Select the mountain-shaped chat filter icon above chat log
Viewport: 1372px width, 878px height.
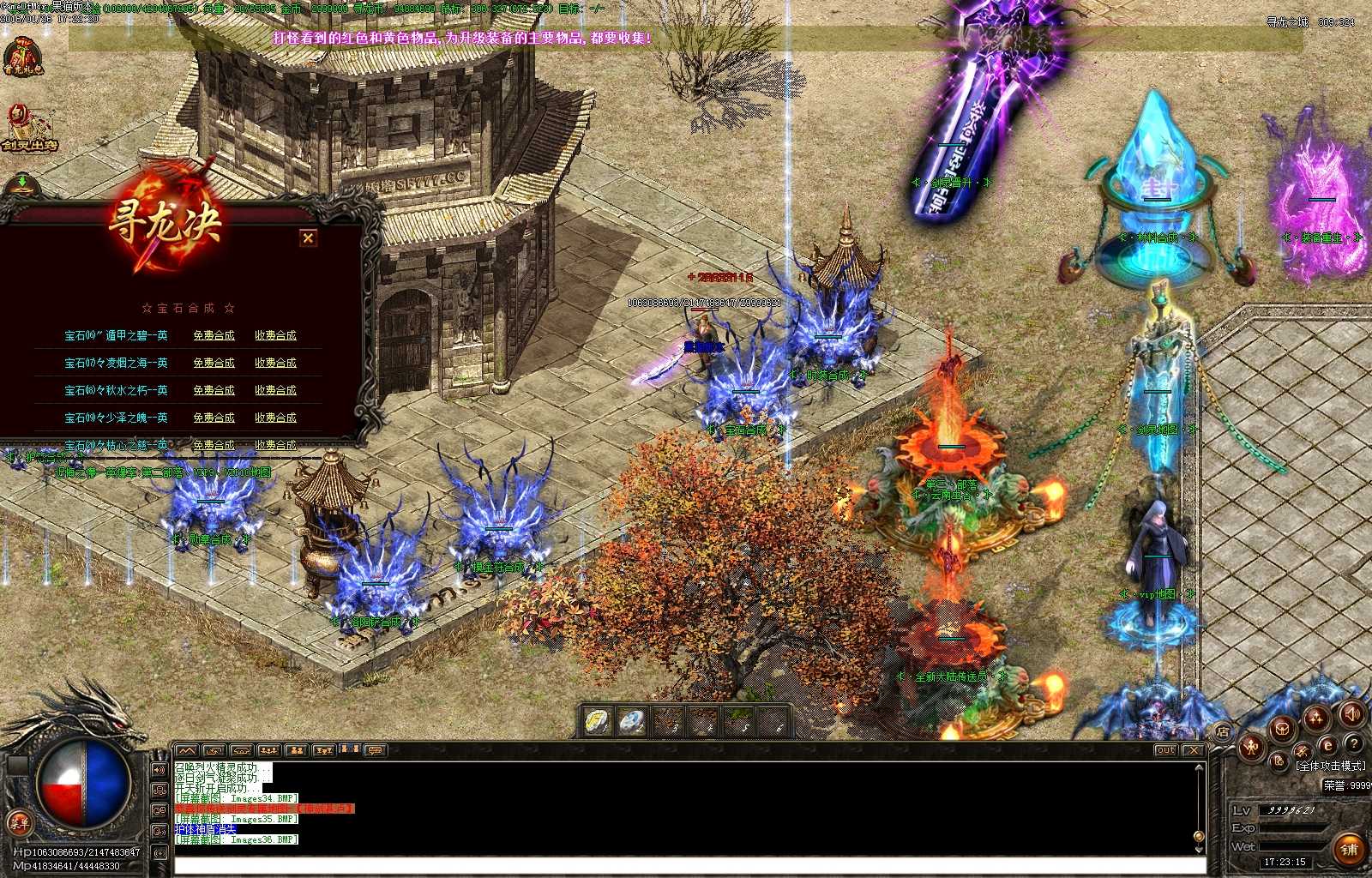point(186,750)
